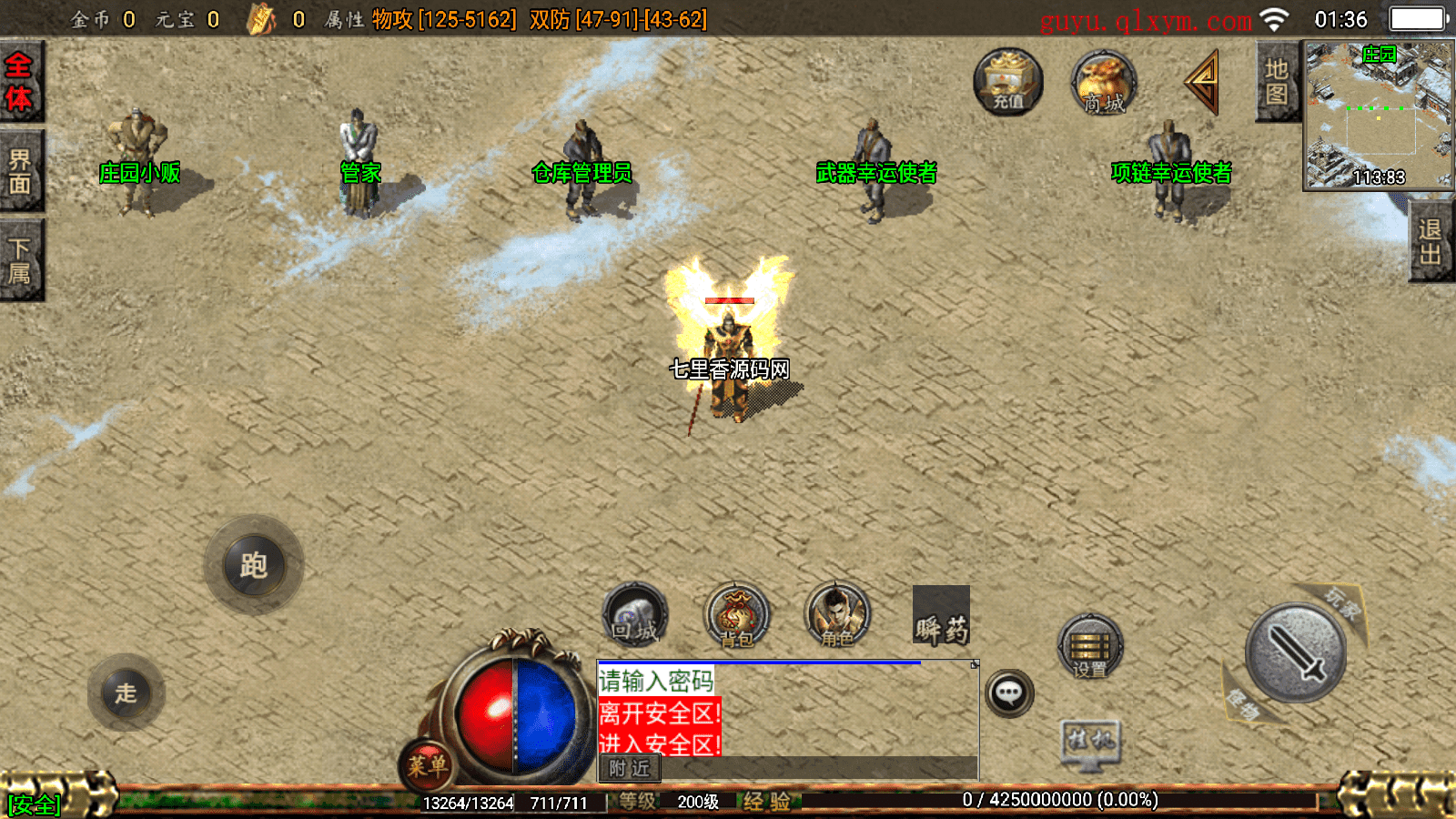1456x819 pixels.
Task: Select the 界面 side tab
Action: (19, 171)
